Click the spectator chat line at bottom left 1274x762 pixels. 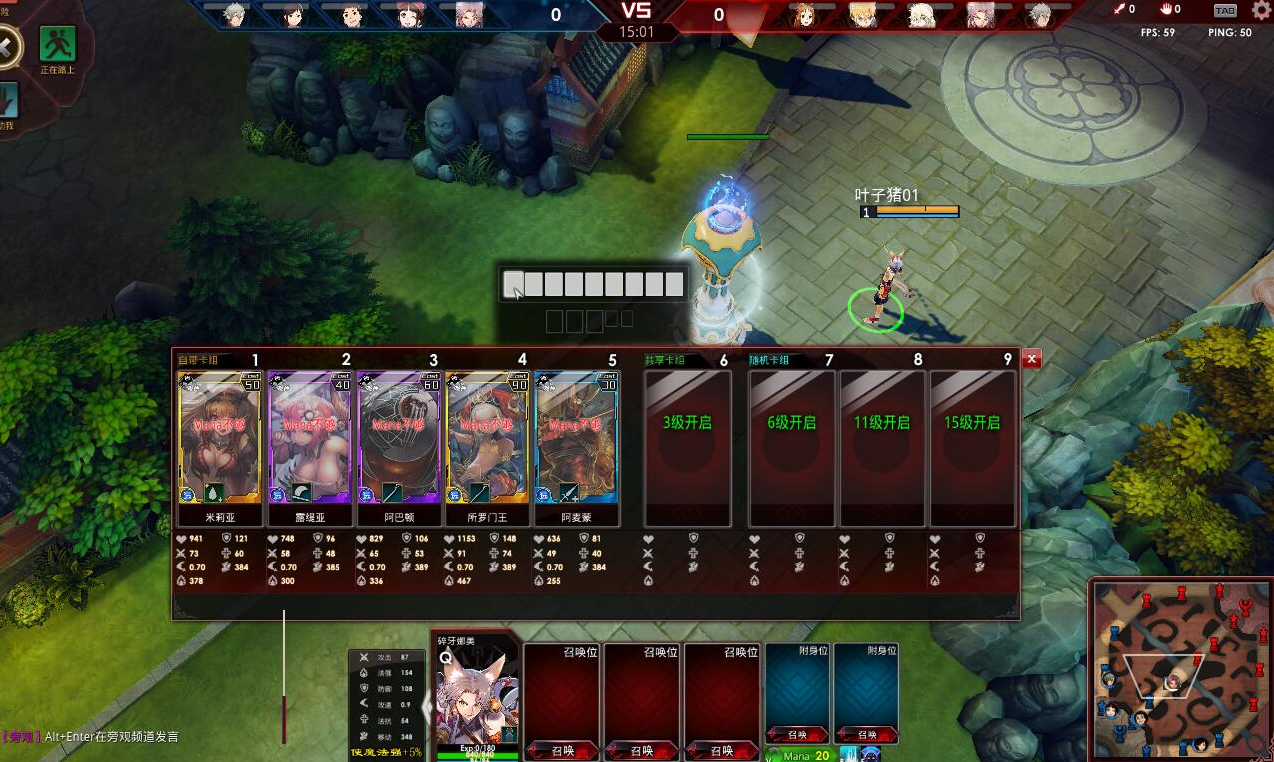click(x=100, y=737)
